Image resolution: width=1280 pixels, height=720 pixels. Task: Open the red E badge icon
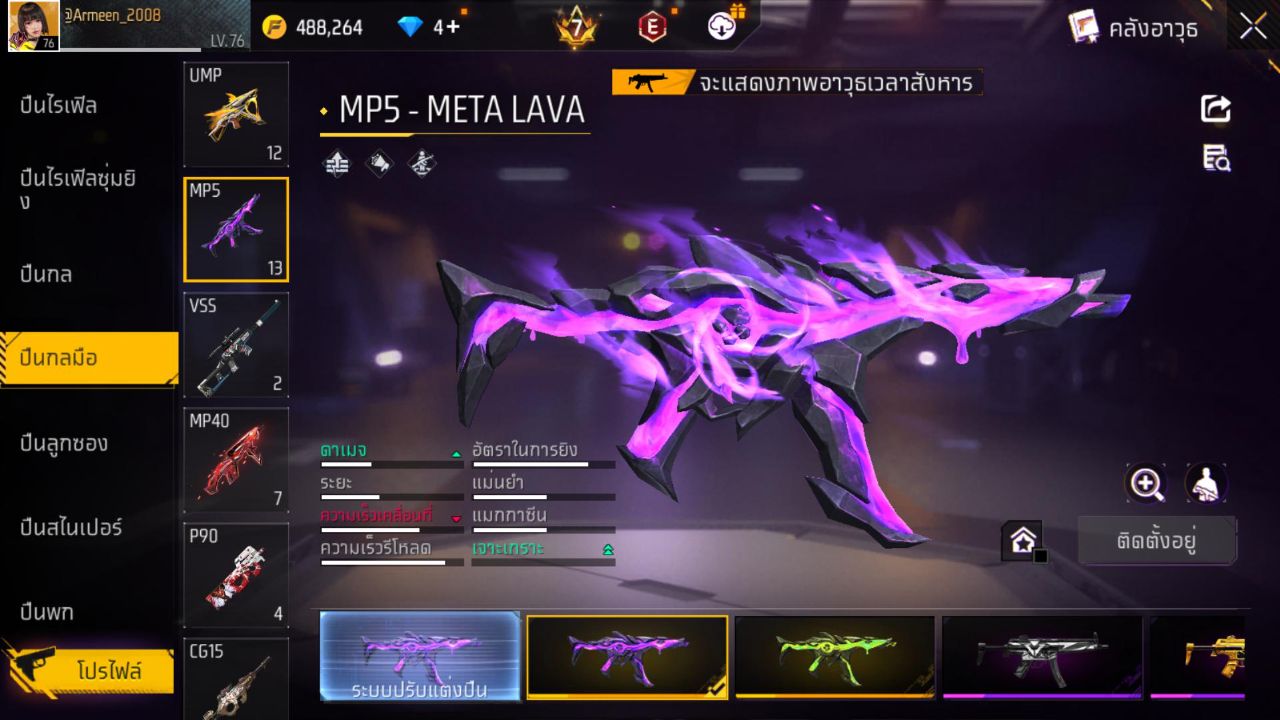click(x=652, y=27)
